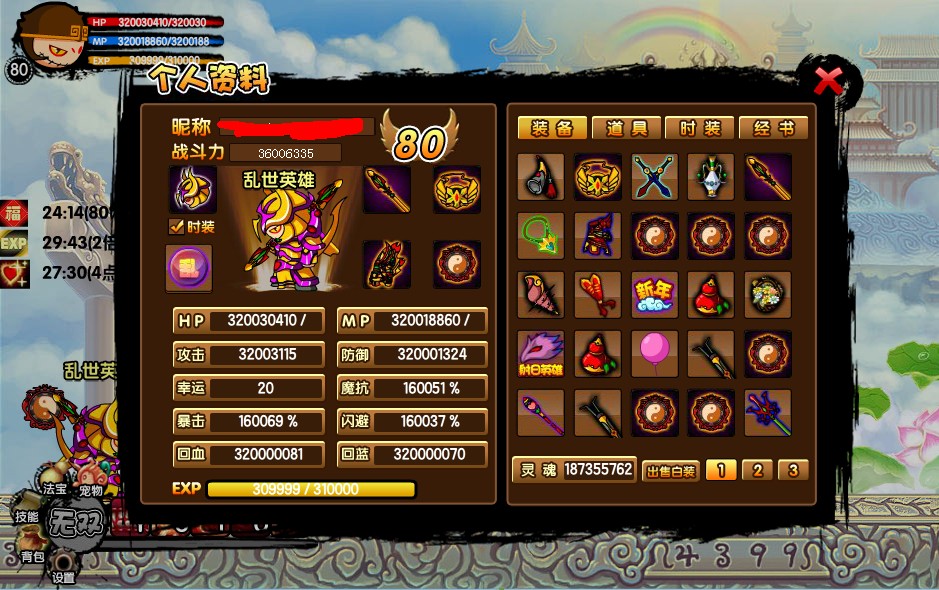Show the 时装 costume tab

700,128
